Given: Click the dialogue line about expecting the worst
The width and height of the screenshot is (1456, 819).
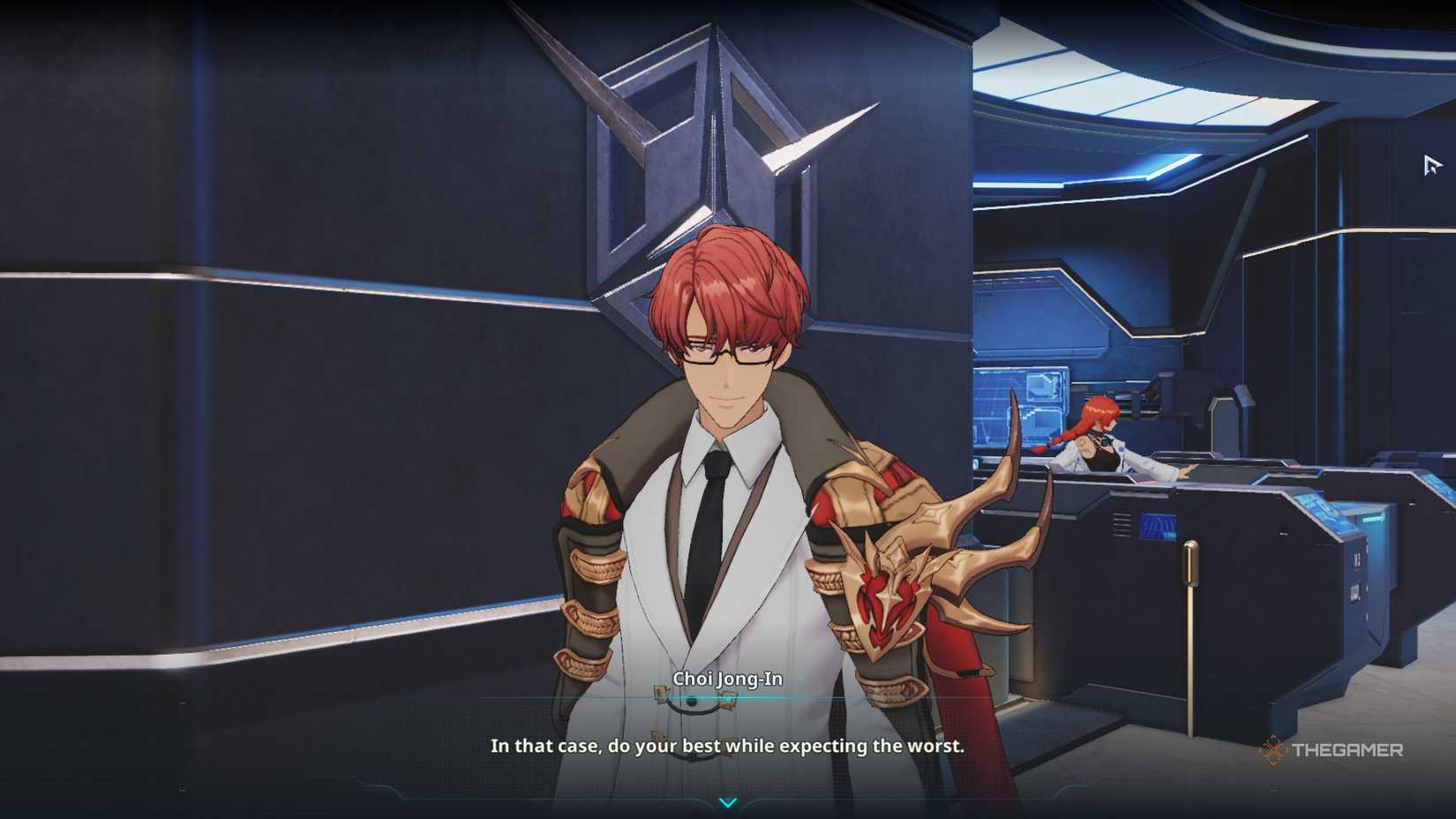Looking at the screenshot, I should tap(727, 746).
